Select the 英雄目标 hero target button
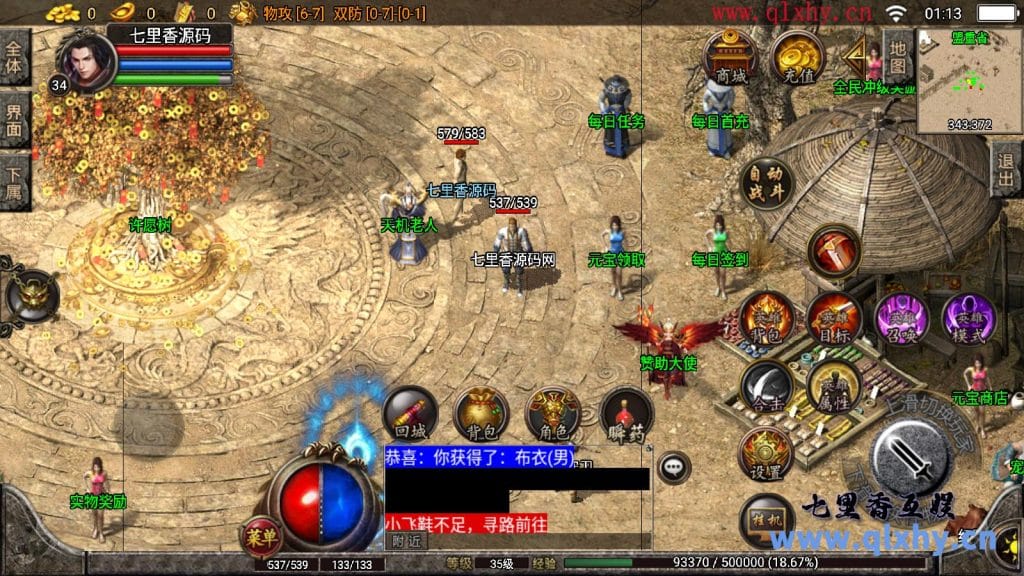 (834, 318)
